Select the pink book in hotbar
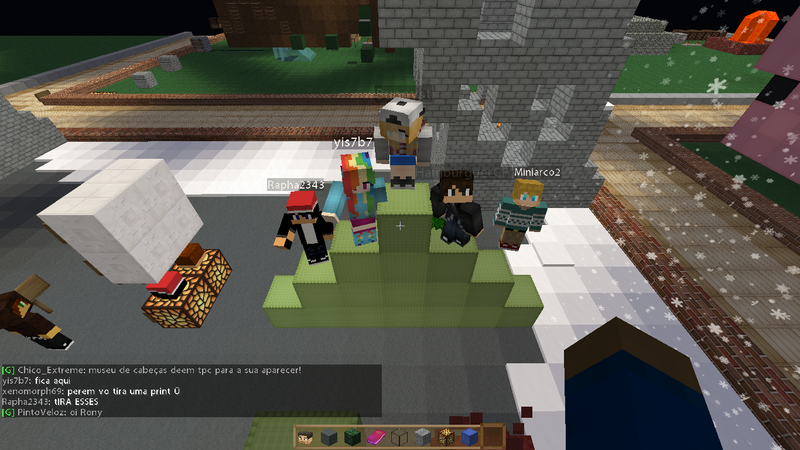 (376, 437)
